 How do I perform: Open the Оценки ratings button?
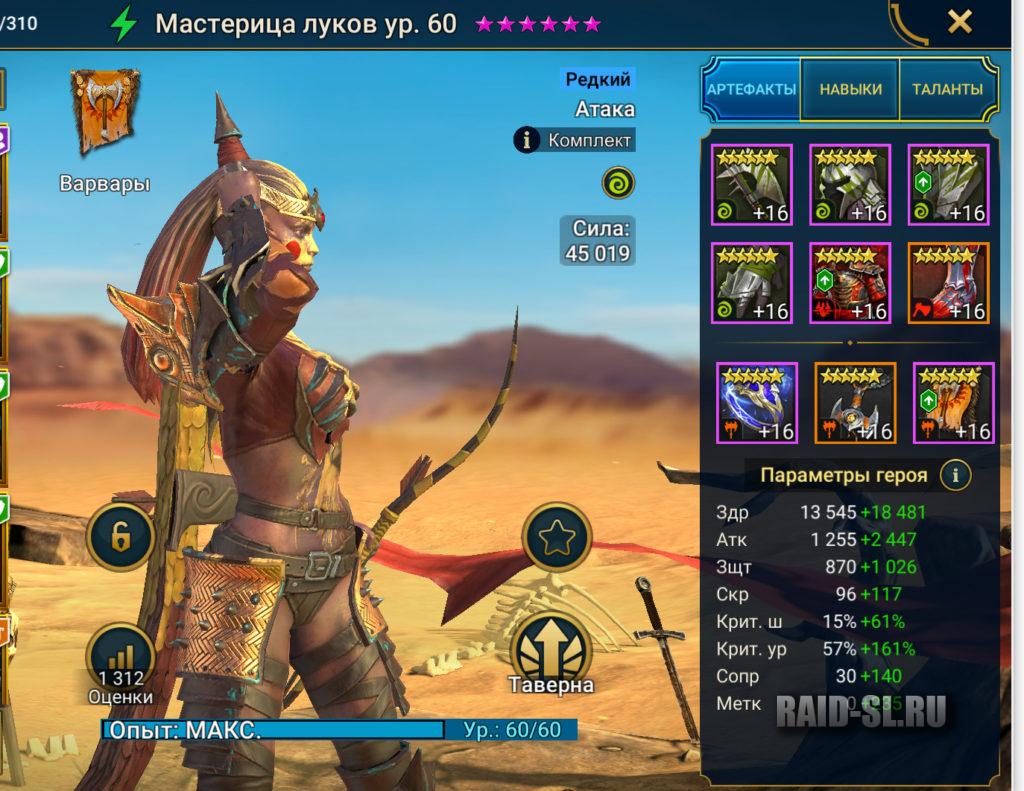[120, 664]
